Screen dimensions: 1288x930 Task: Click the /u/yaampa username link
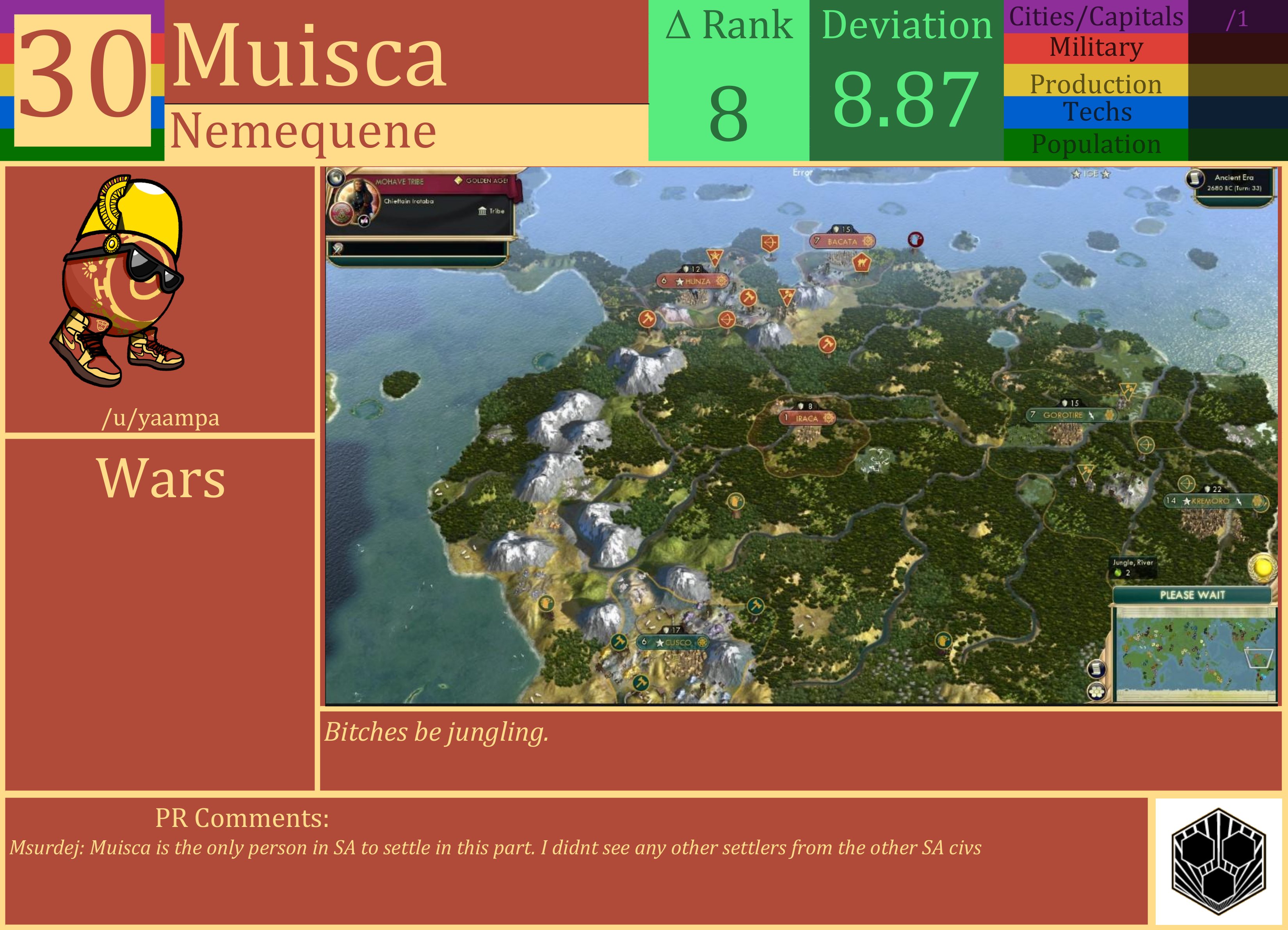[162, 418]
